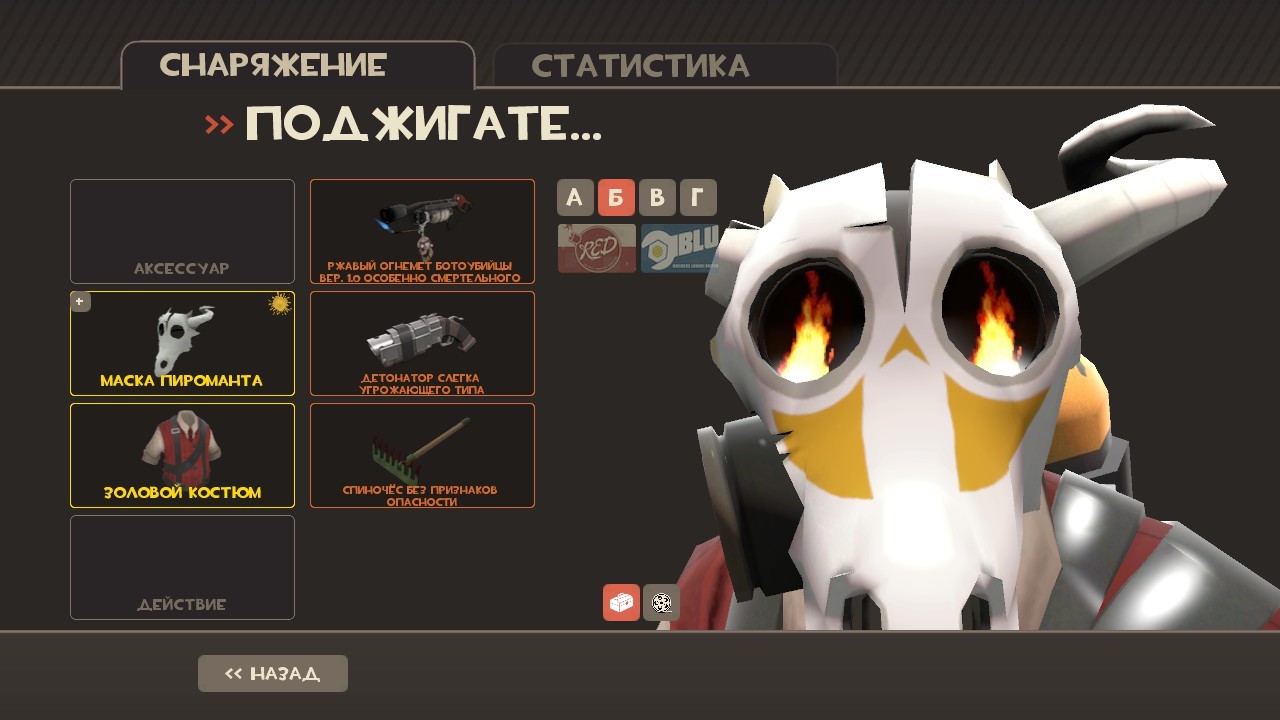Screen dimensions: 1280x720
Task: Select loadout preset В
Action: [x=657, y=197]
